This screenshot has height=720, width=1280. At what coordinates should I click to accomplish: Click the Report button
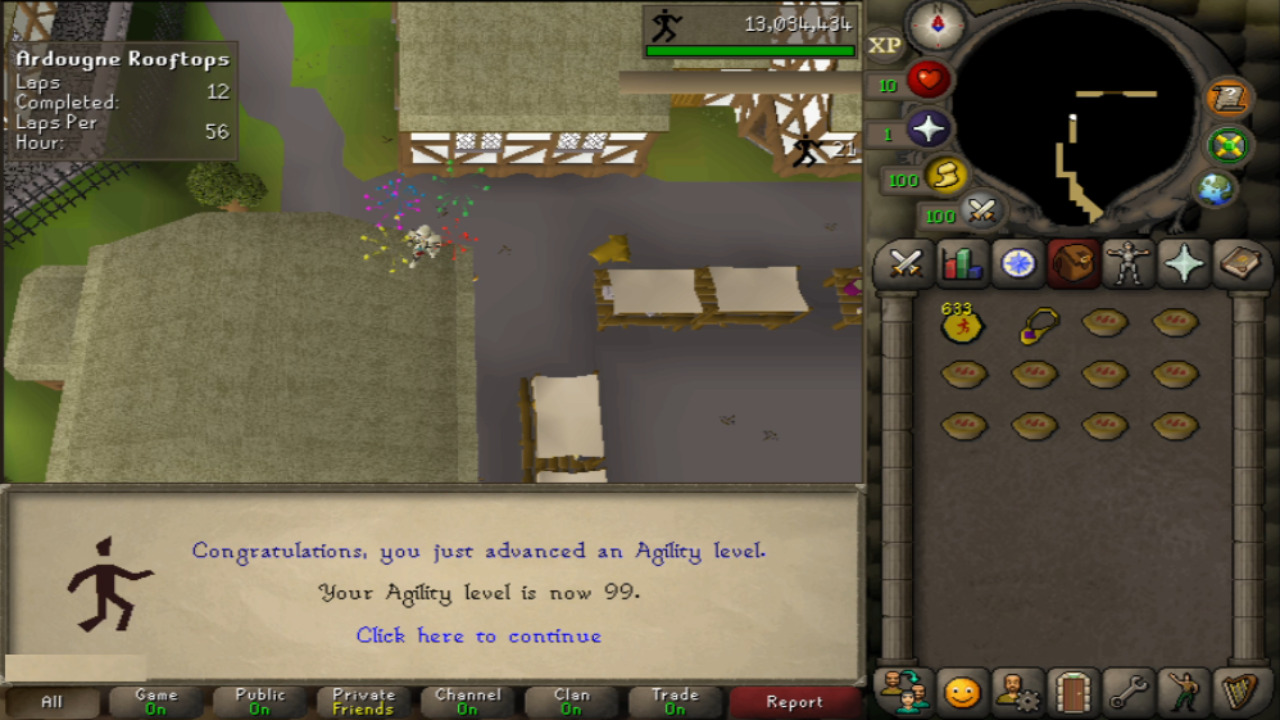click(796, 702)
